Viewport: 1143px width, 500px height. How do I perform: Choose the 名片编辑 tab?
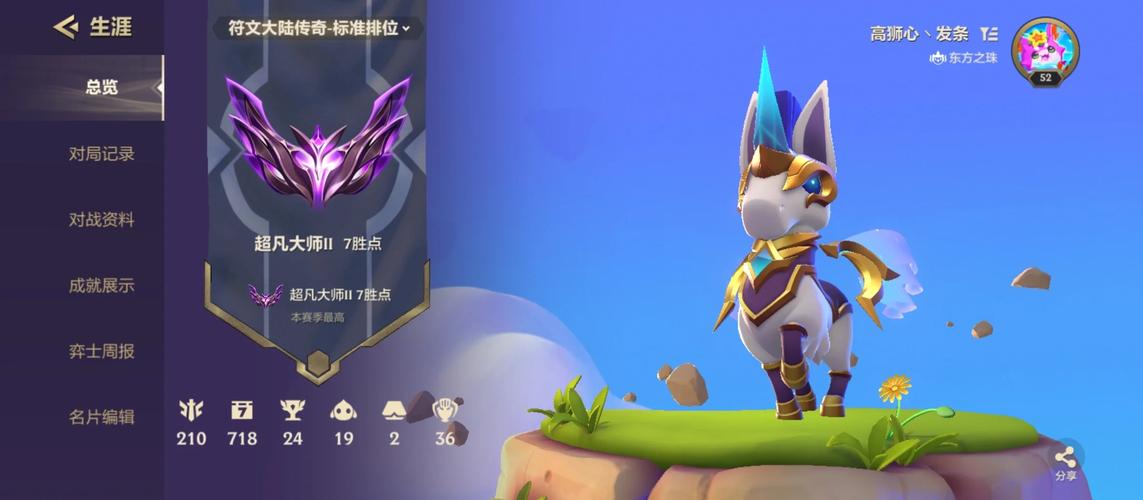pyautogui.click(x=101, y=417)
